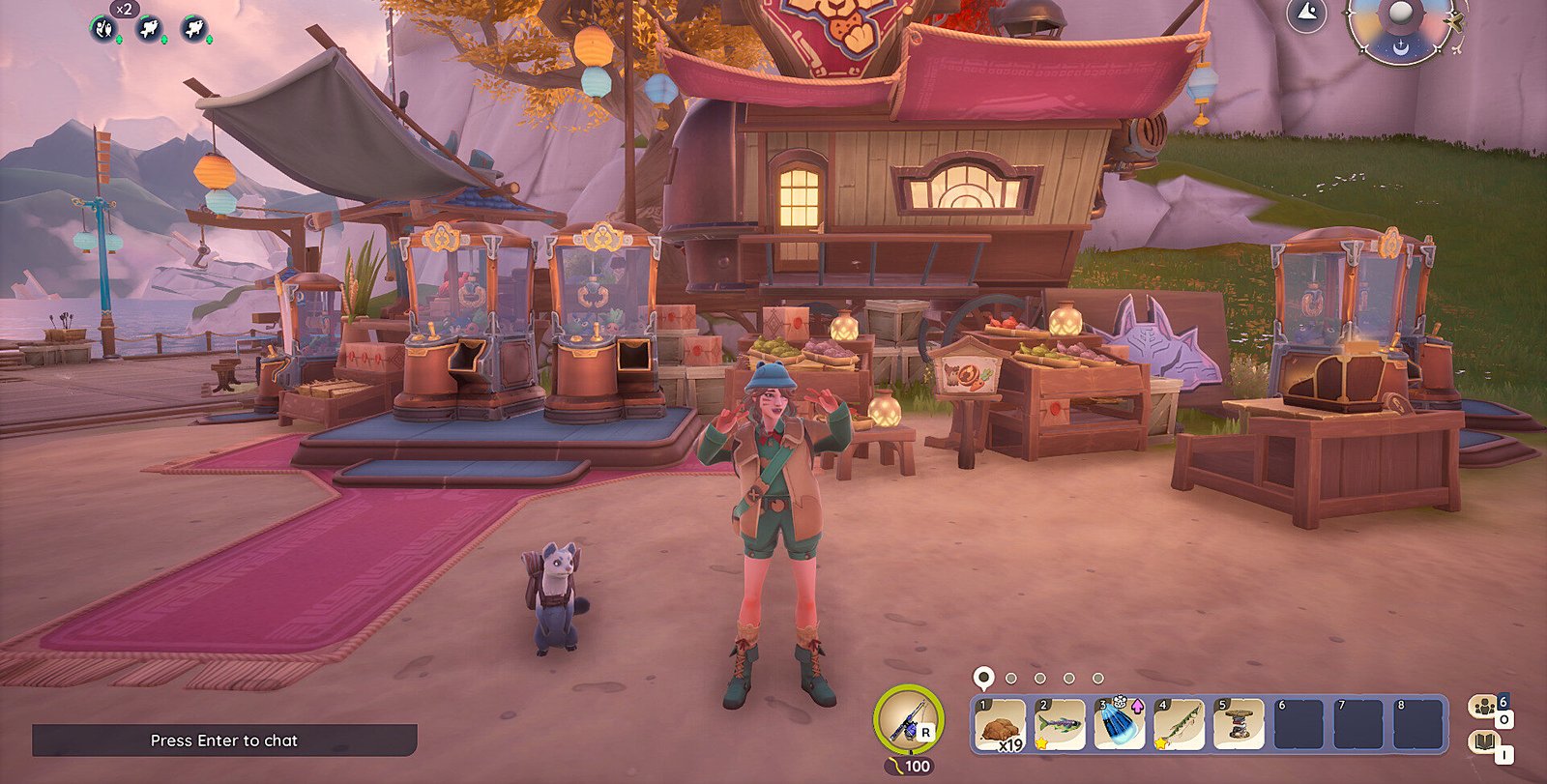Focus the 'Press Enter to chat' box
1547x784 pixels.
pos(224,740)
